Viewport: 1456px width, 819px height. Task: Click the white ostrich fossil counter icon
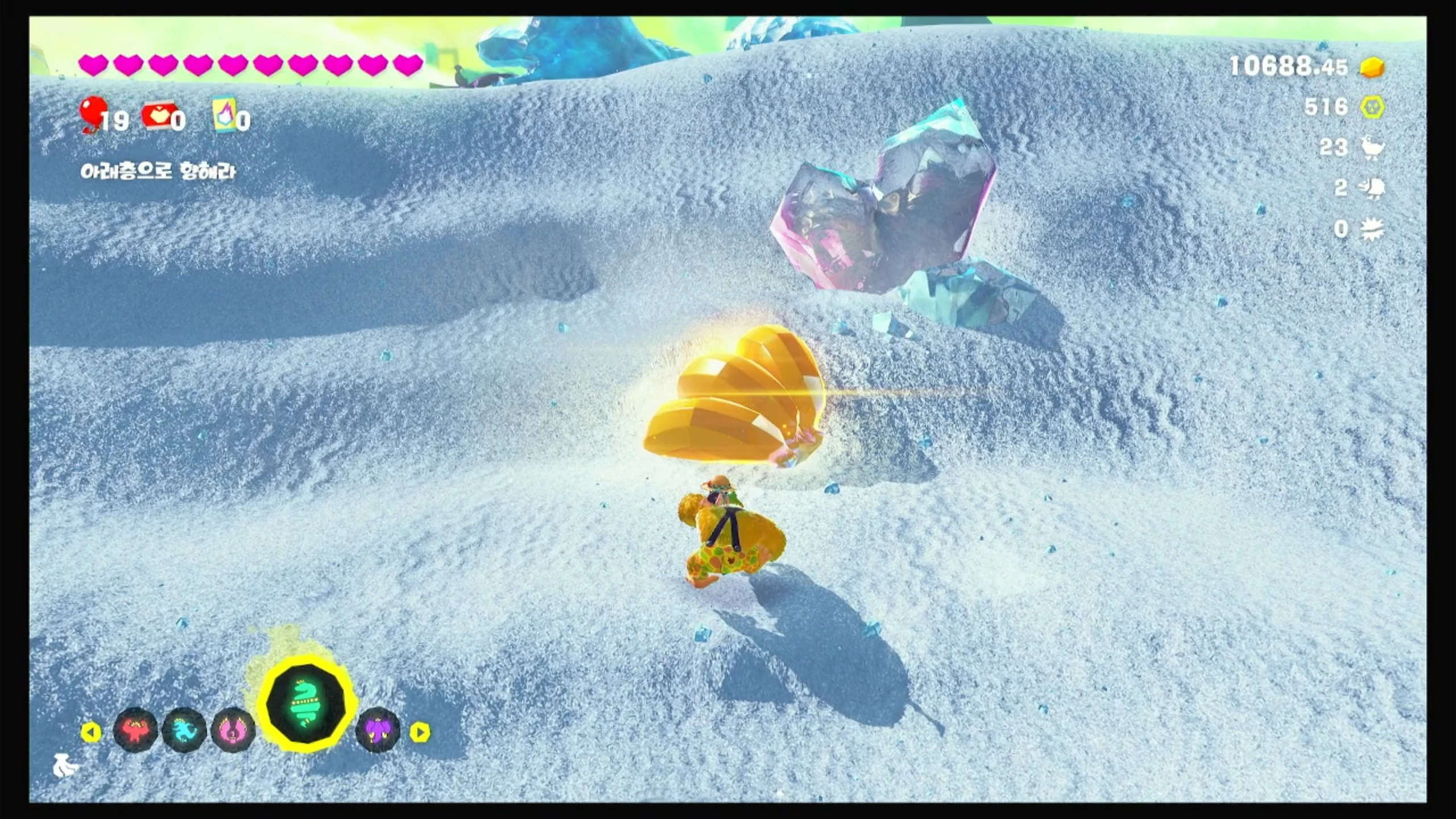[x=1372, y=148]
